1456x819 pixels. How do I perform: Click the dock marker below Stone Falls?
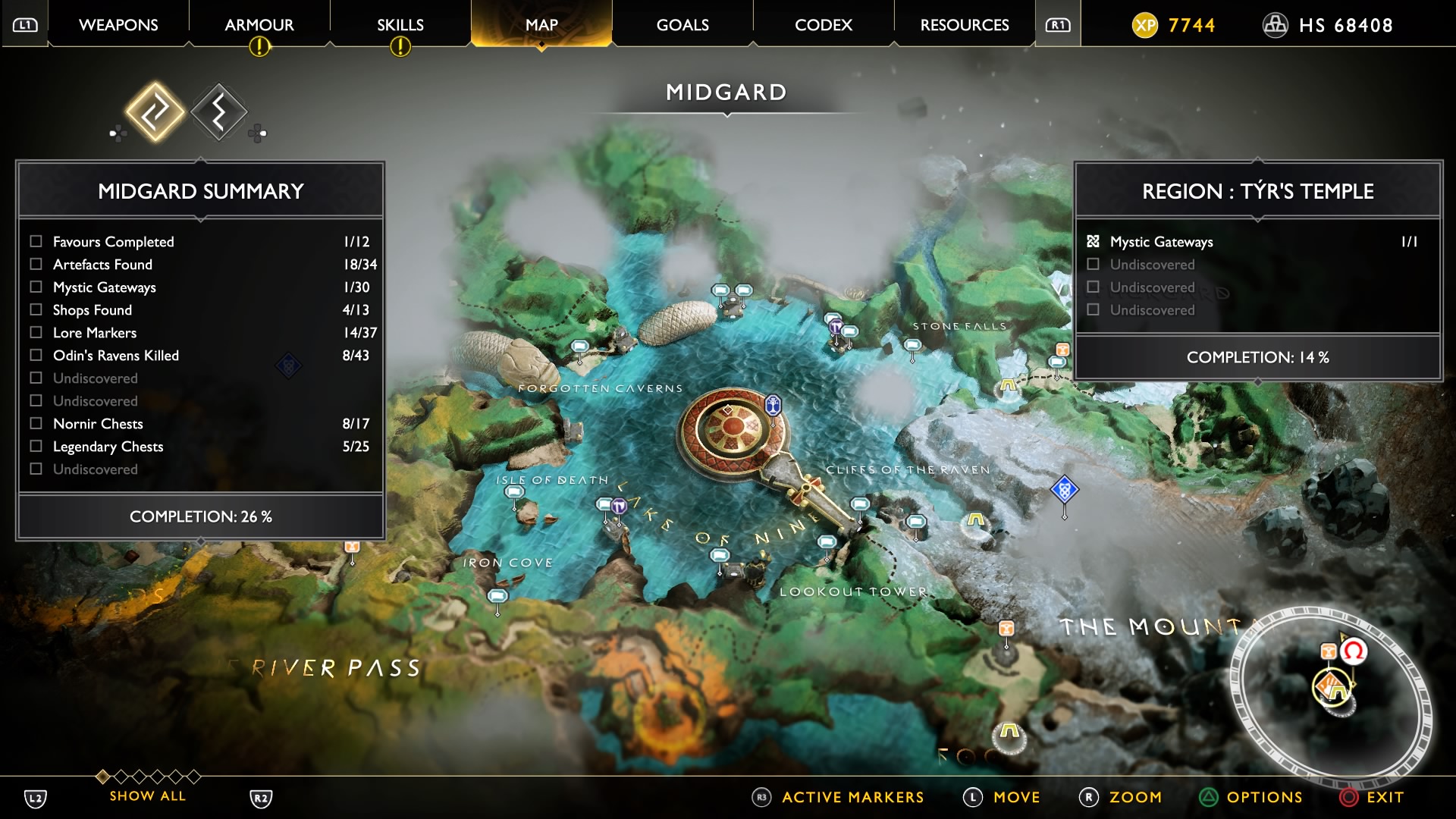[x=912, y=347]
